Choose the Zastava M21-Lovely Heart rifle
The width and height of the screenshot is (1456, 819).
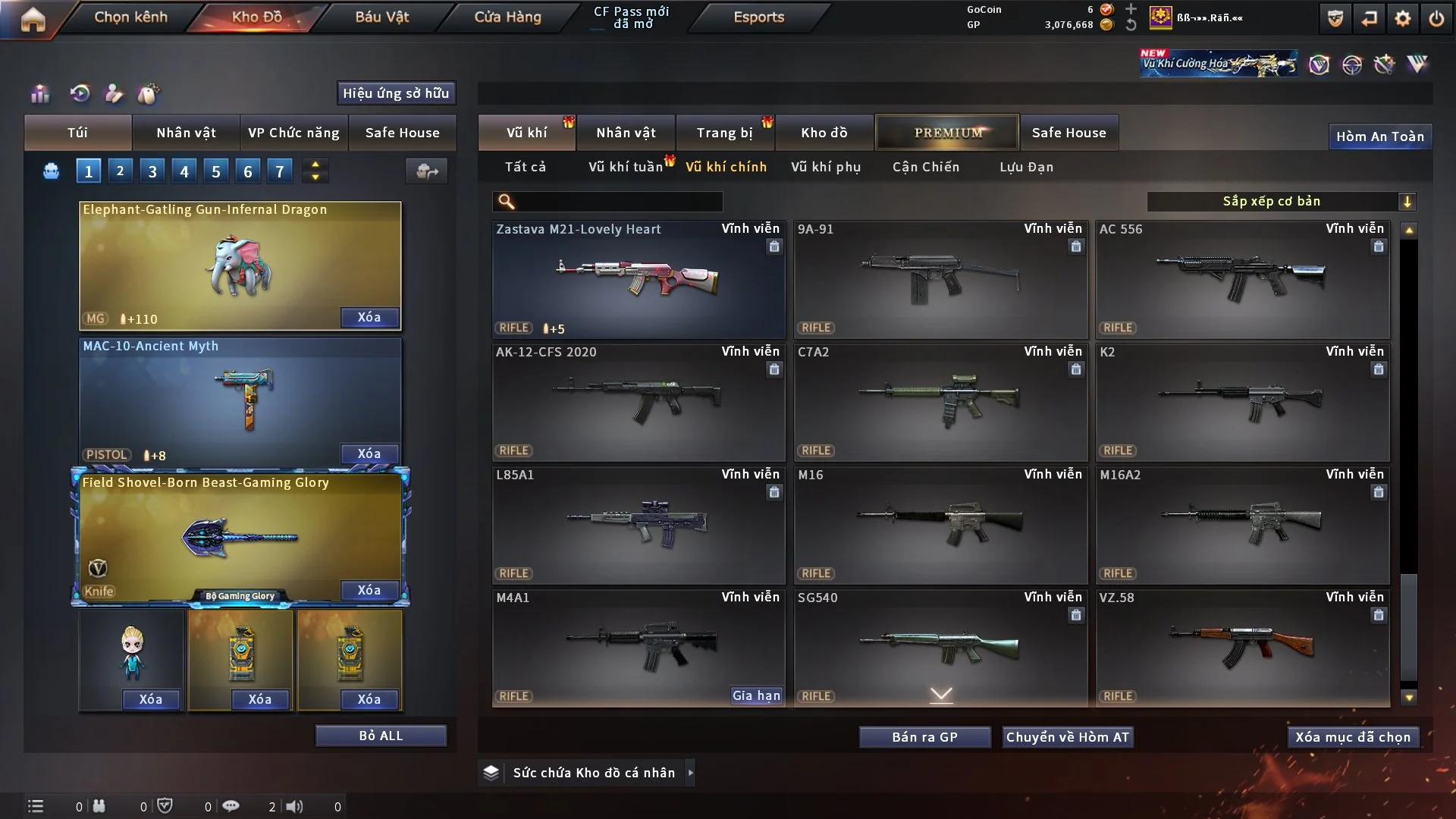tap(638, 279)
